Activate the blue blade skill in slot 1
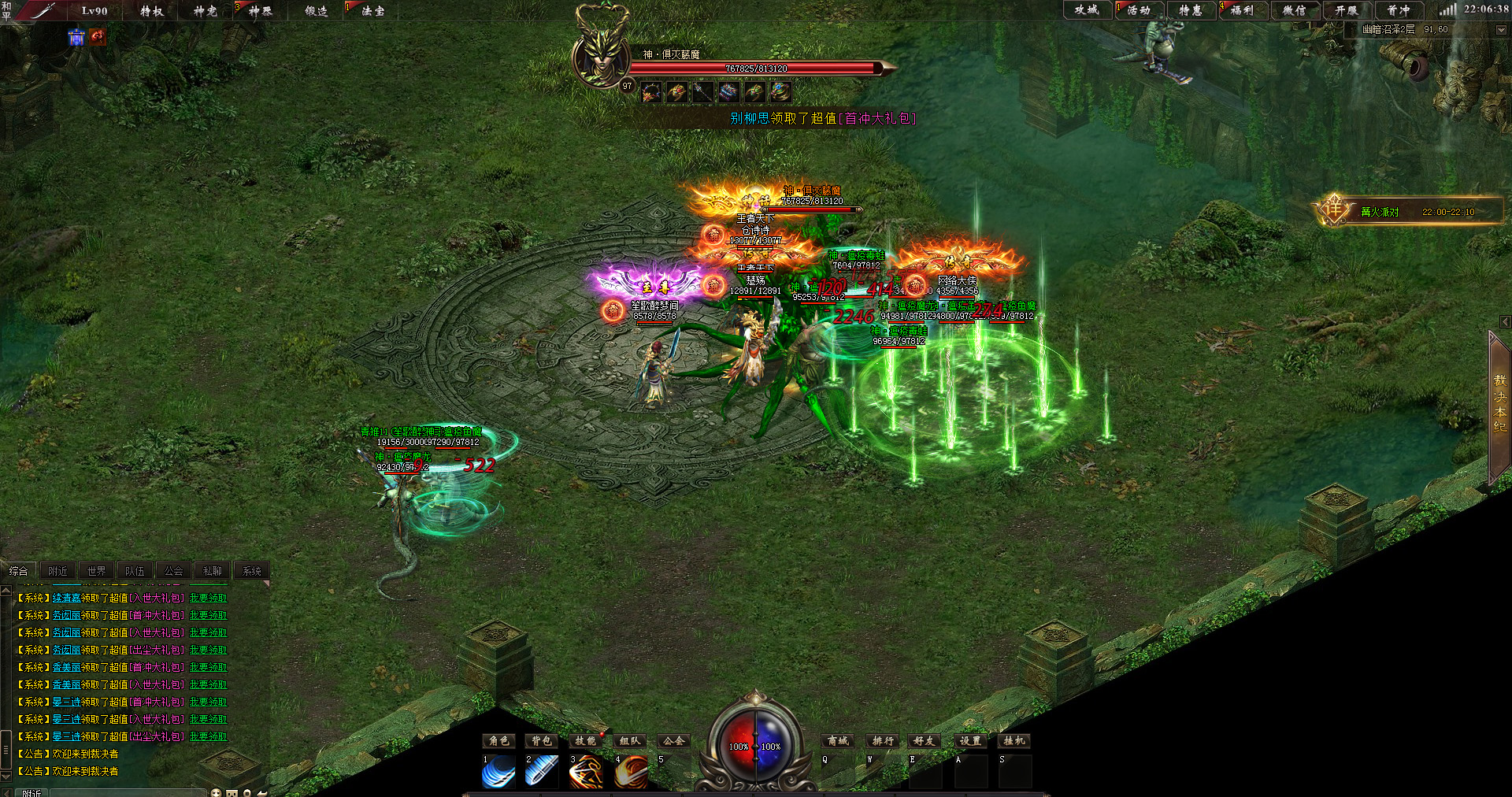Screen dimensions: 1512x797 [x=498, y=772]
